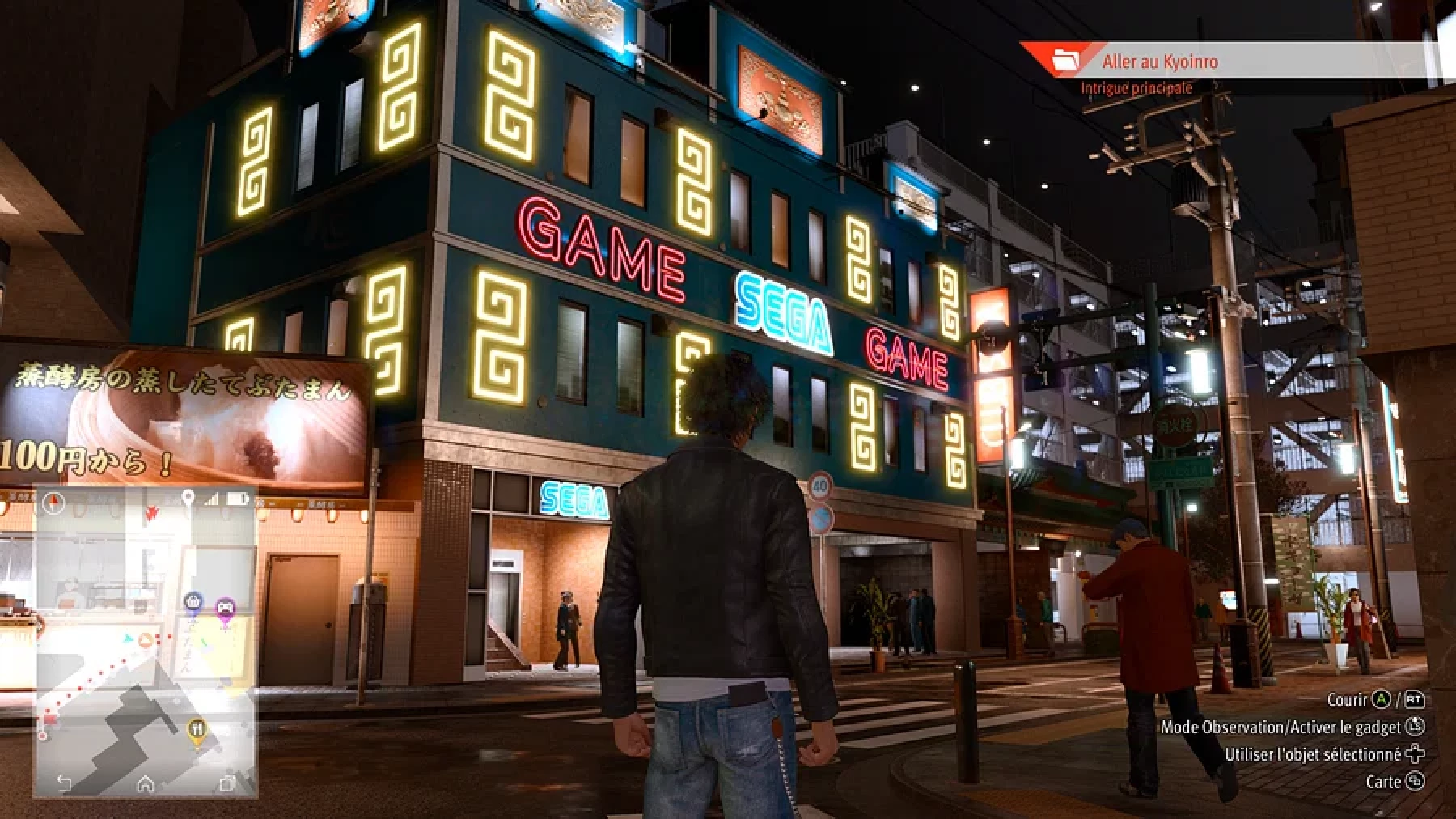
Task: Tap the home icon at the minimap's bottom
Action: coord(146,783)
